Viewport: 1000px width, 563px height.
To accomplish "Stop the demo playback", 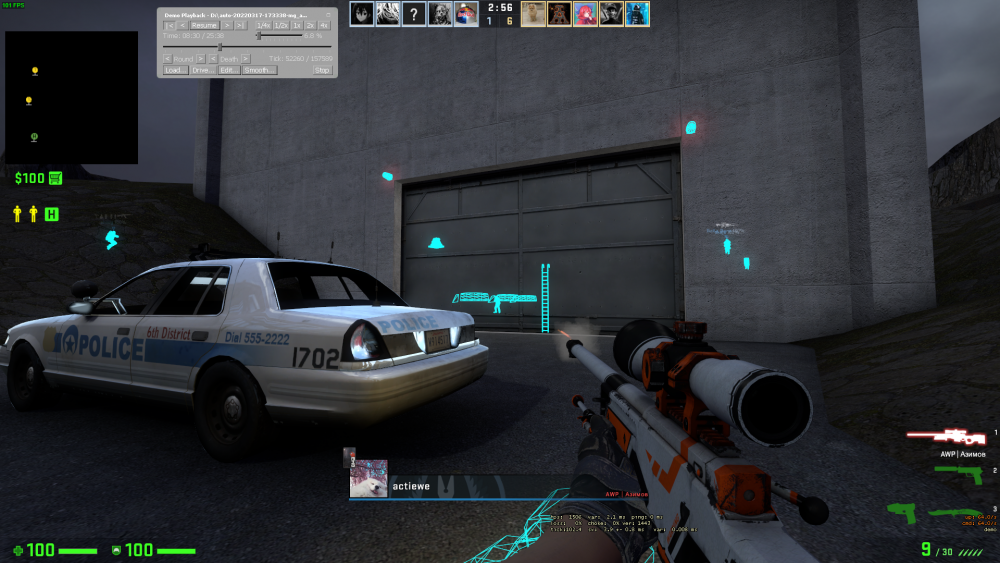I will 322,70.
